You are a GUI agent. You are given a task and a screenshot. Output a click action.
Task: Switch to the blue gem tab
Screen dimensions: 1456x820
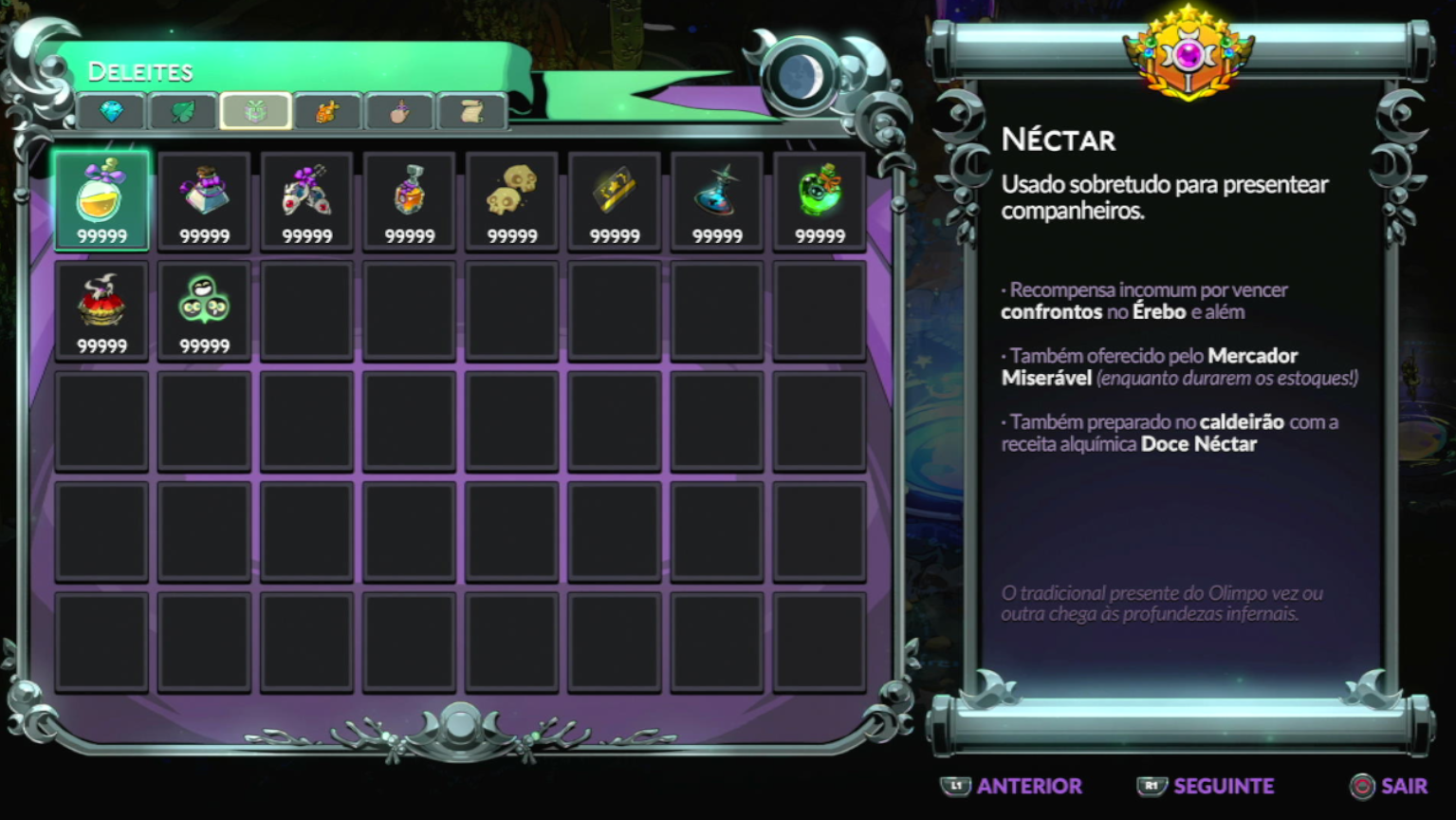point(111,112)
